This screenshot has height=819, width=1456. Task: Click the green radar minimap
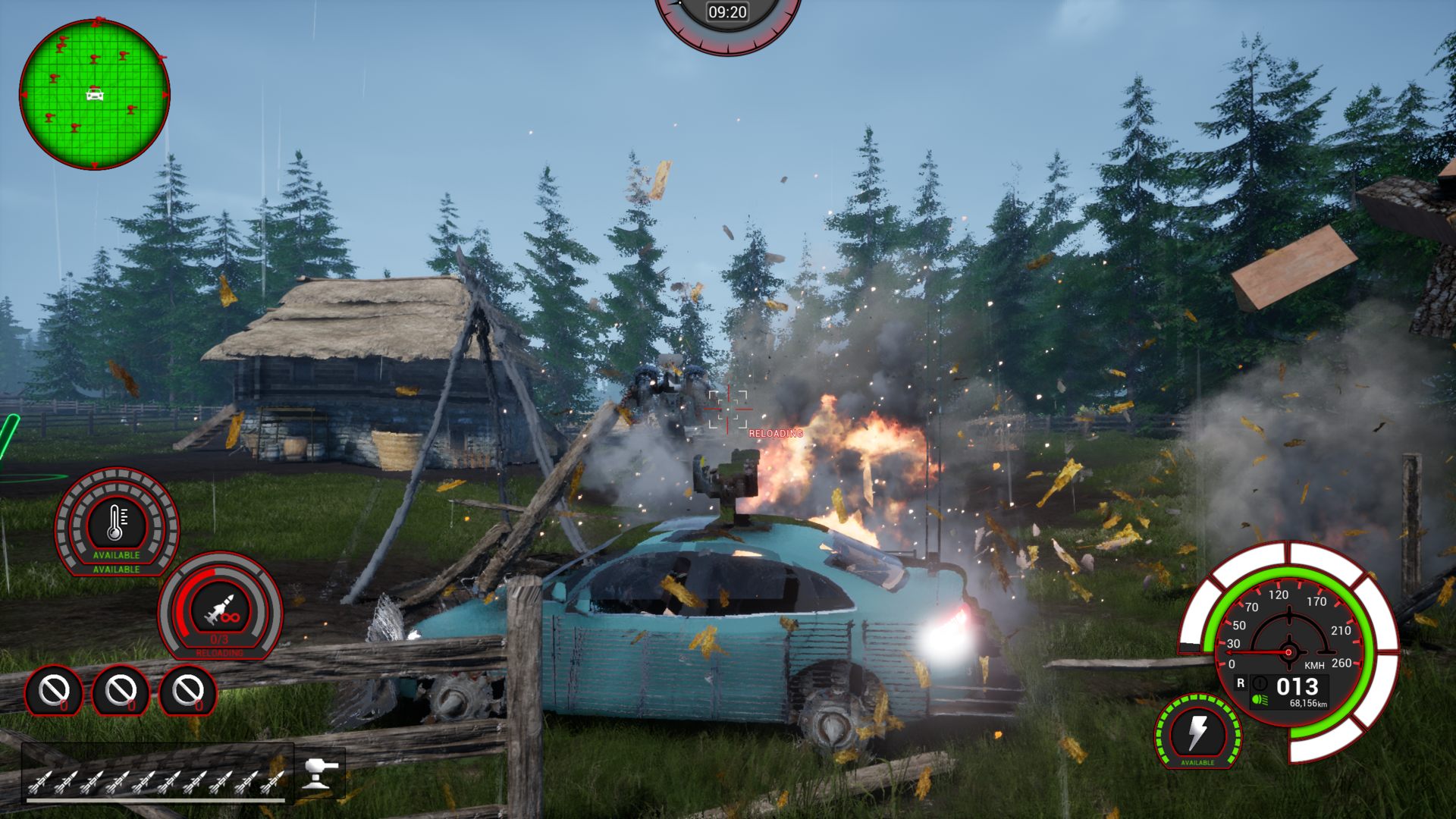[x=94, y=94]
